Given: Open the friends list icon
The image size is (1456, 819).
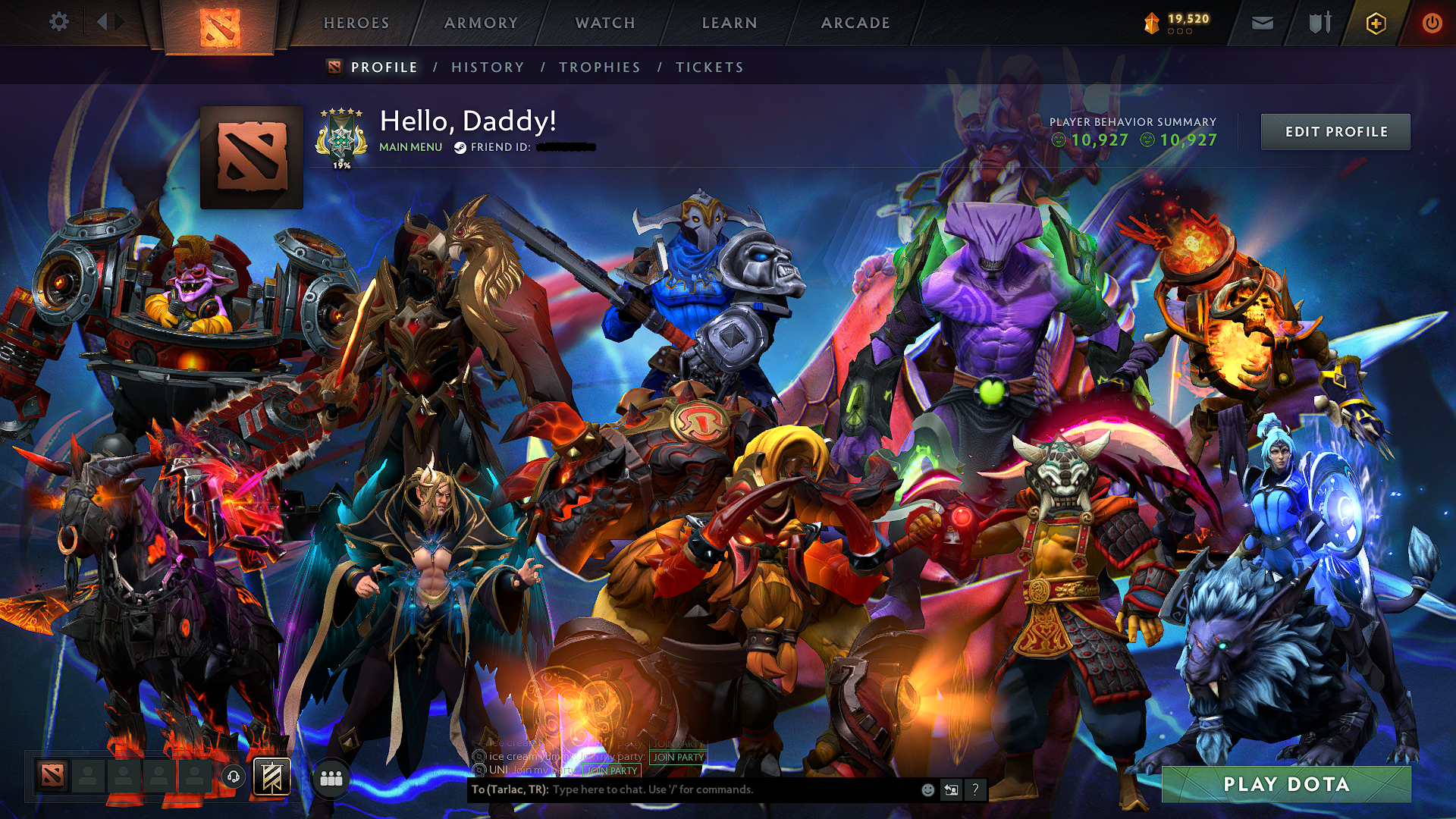Looking at the screenshot, I should pos(331,778).
